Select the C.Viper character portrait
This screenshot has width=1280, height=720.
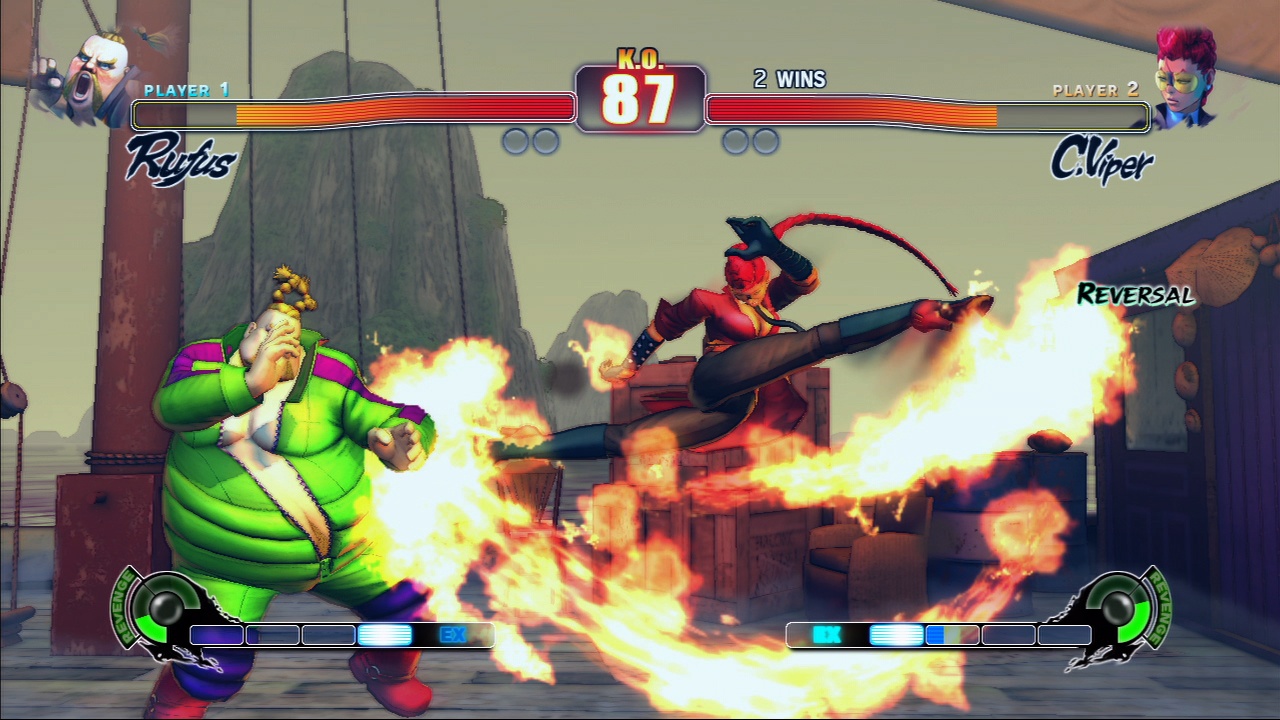pos(1185,76)
